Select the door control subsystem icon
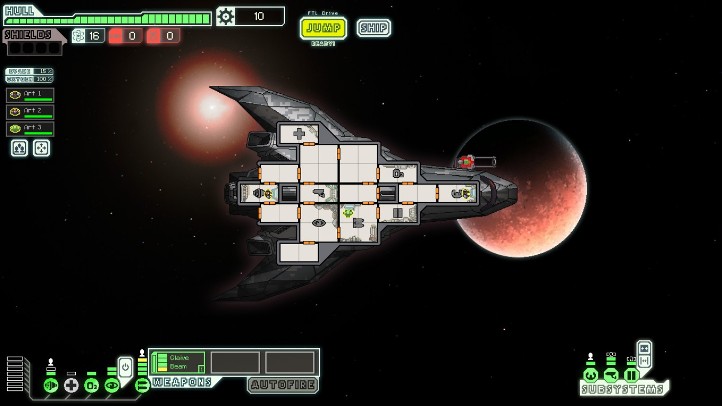The height and width of the screenshot is (406, 722). [631, 376]
